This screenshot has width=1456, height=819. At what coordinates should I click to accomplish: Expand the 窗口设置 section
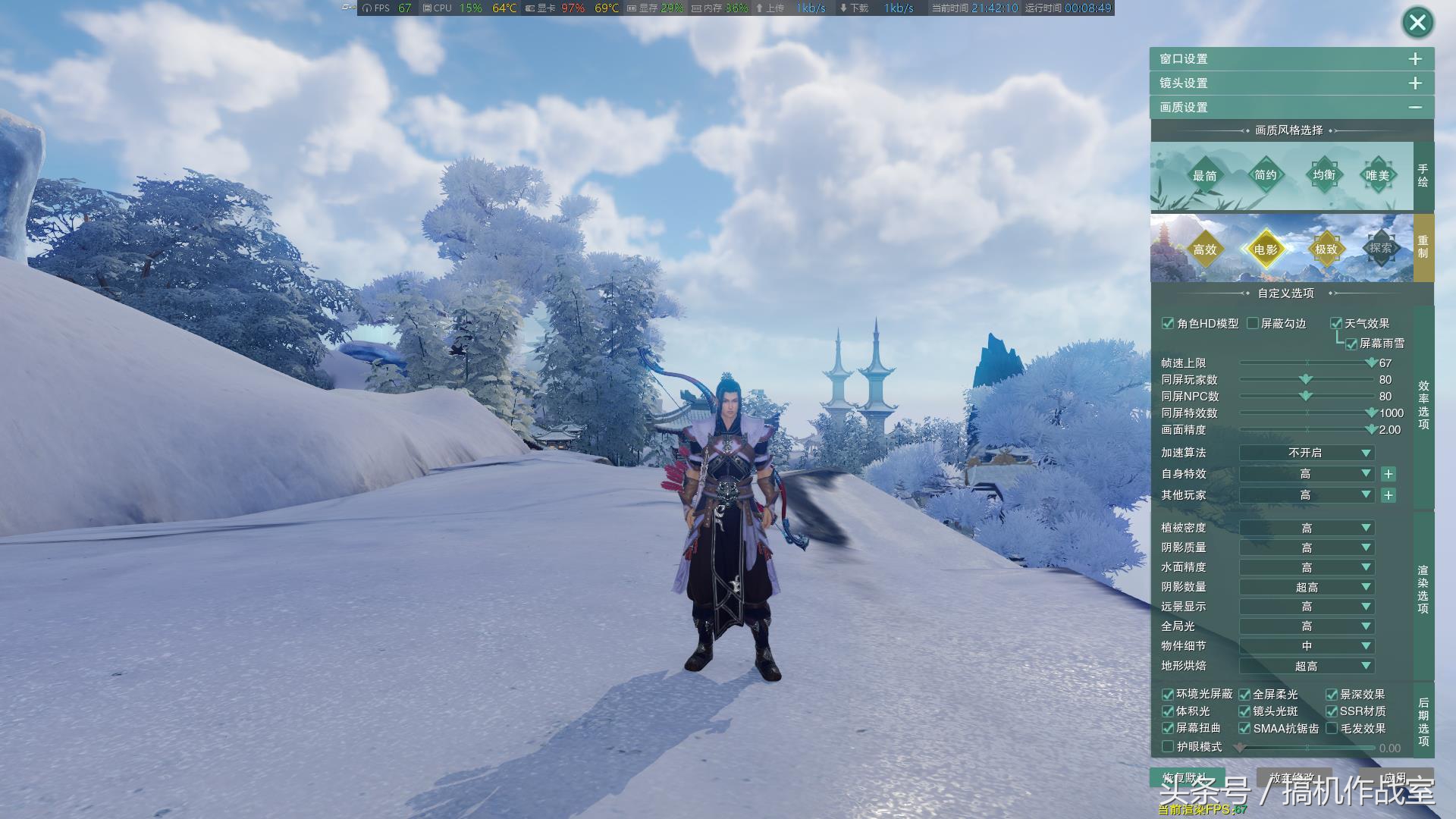click(1415, 59)
